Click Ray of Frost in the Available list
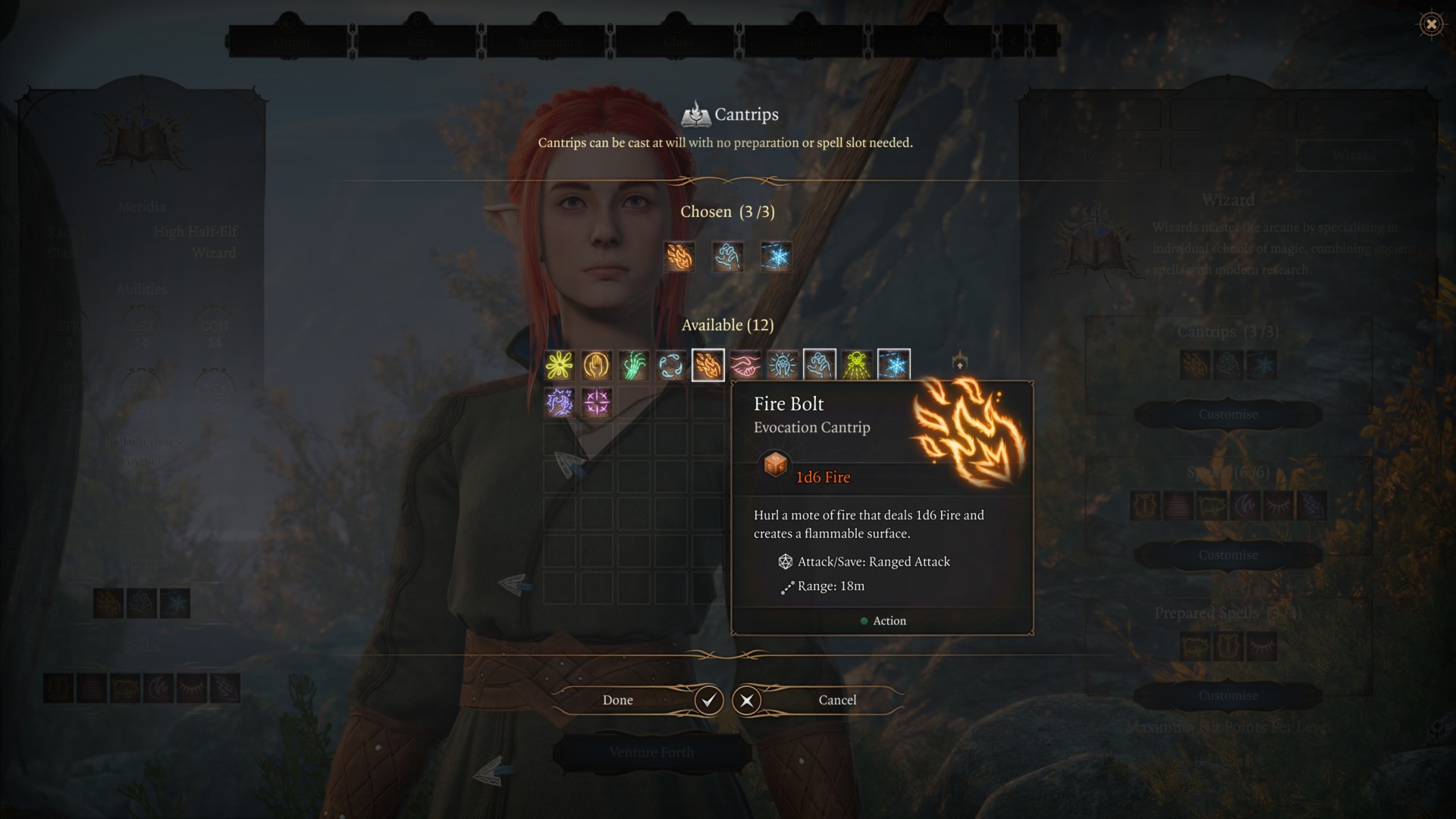This screenshot has width=1456, height=819. coord(894,366)
